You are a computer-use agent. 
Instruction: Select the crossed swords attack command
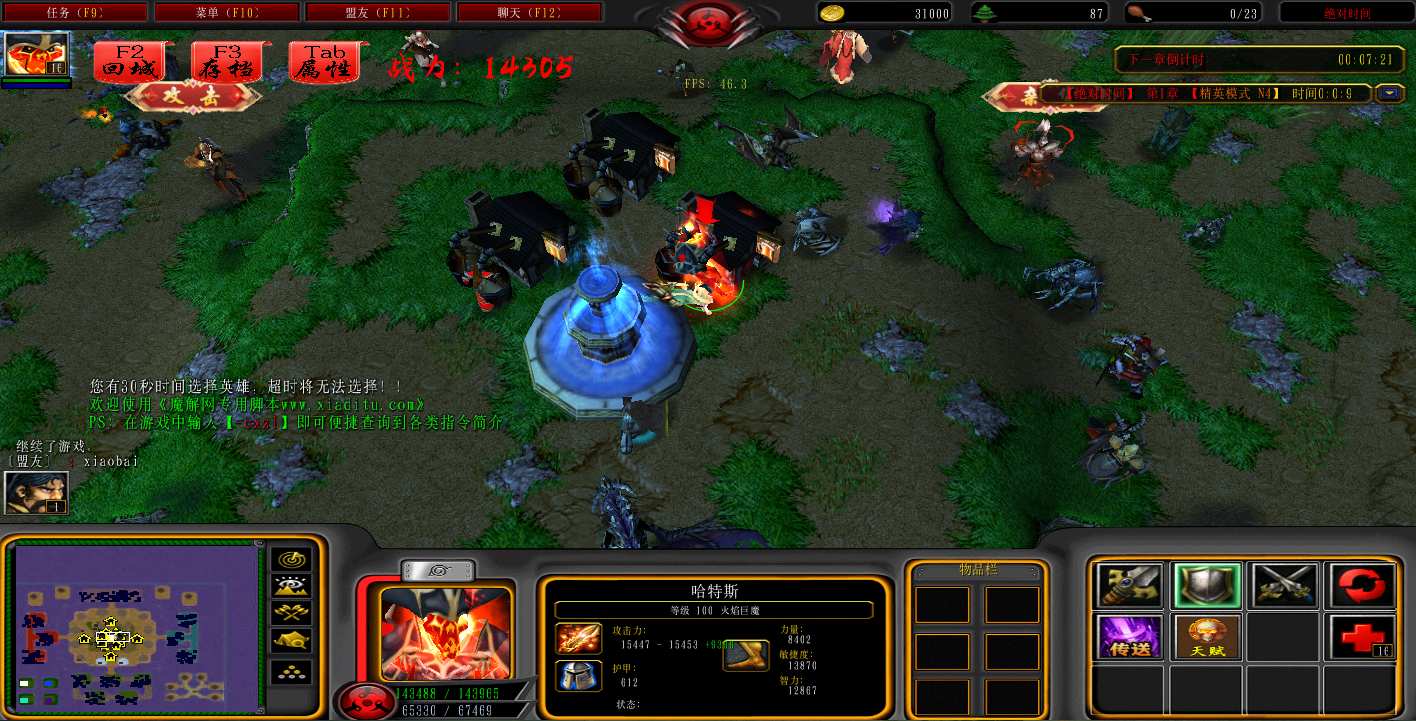(1284, 586)
